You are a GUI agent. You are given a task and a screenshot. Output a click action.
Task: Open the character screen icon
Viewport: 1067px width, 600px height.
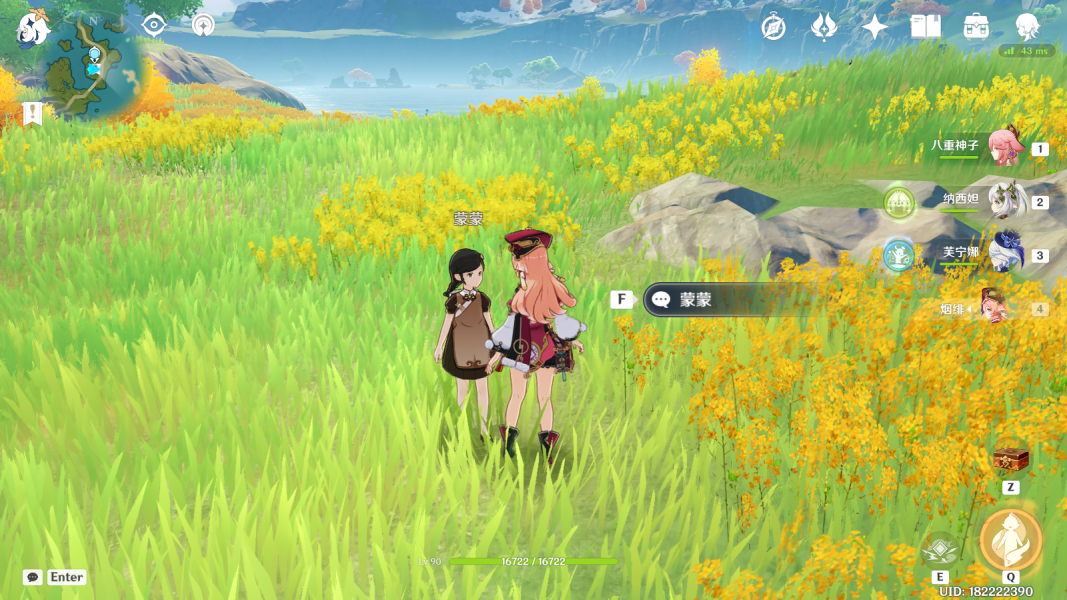(x=1027, y=27)
